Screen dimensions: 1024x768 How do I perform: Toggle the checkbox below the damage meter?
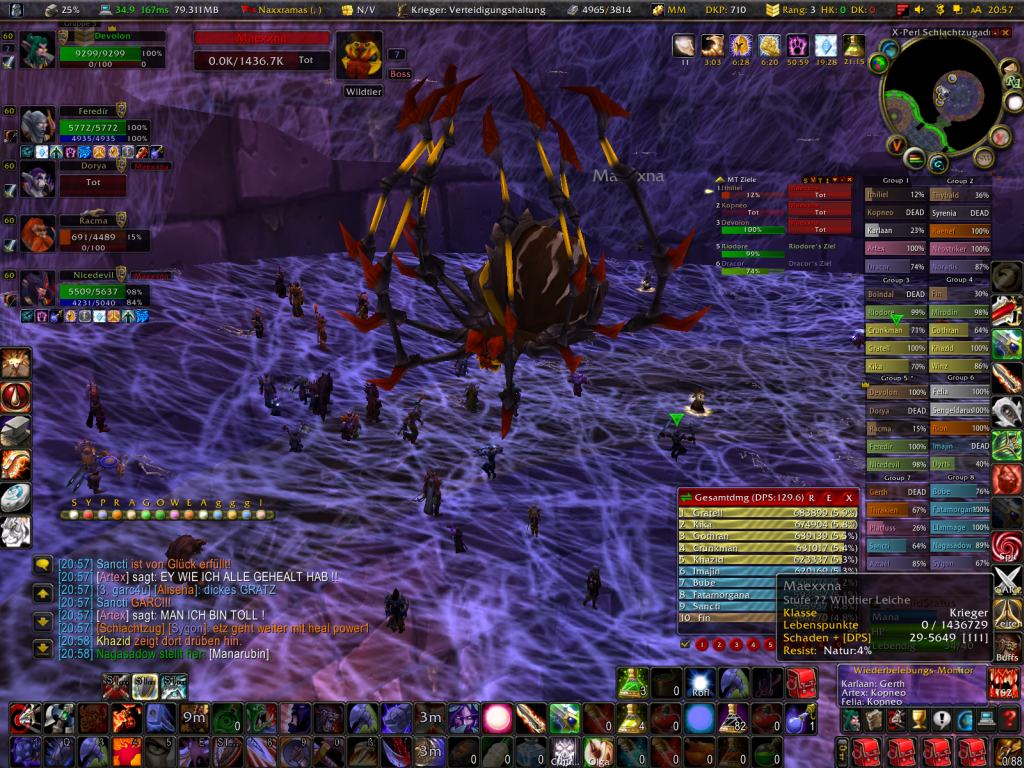685,644
